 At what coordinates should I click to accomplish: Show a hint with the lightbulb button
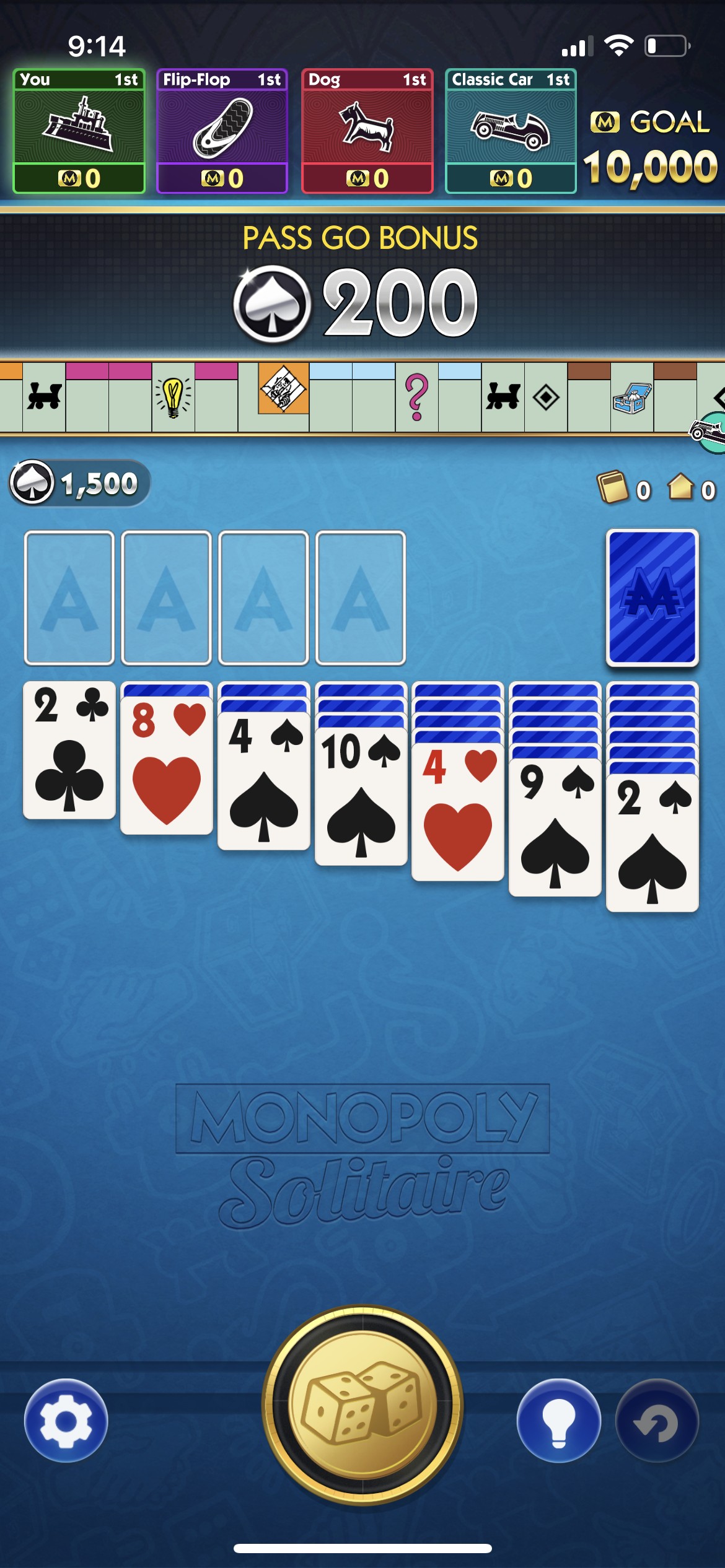click(x=558, y=1421)
